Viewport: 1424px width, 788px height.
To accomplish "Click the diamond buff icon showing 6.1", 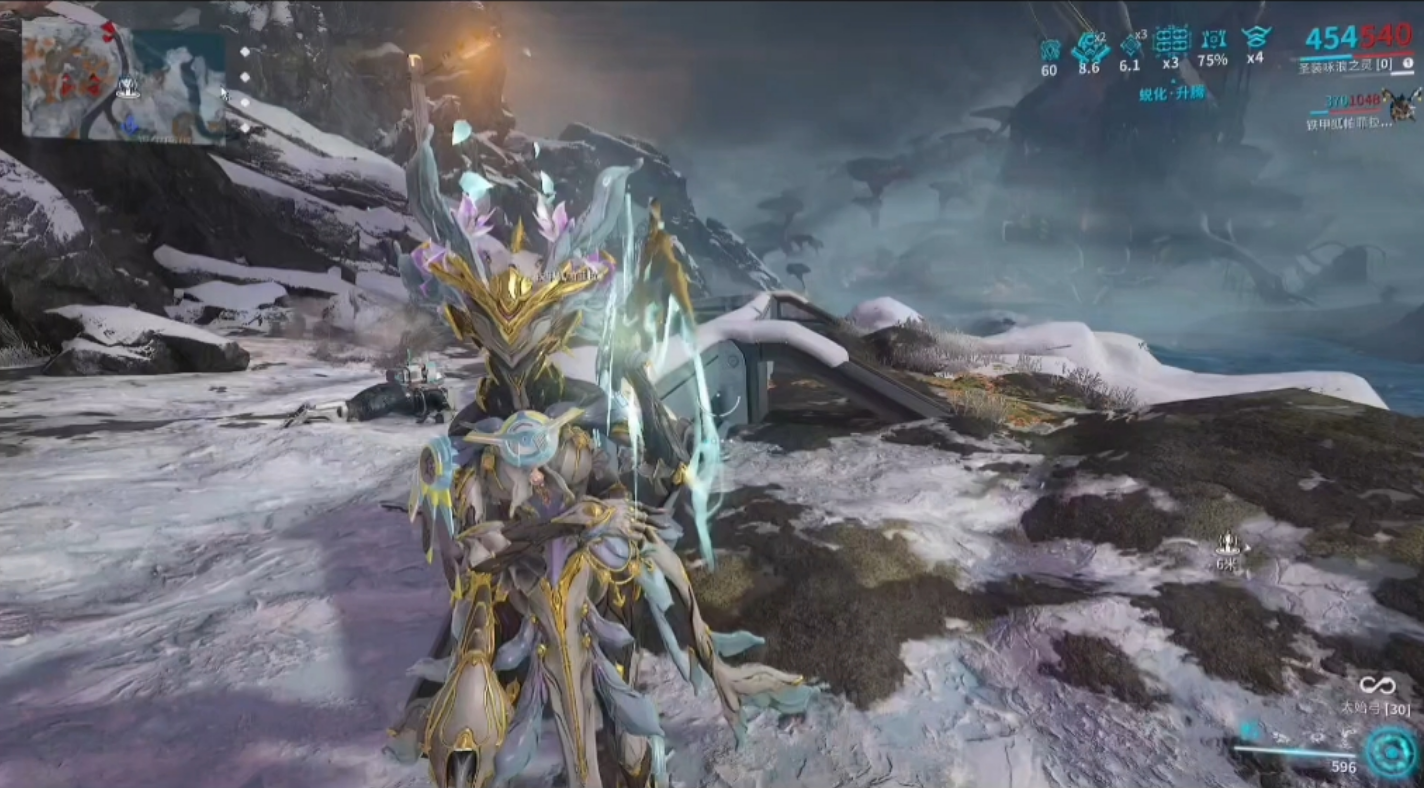I will pos(1131,46).
